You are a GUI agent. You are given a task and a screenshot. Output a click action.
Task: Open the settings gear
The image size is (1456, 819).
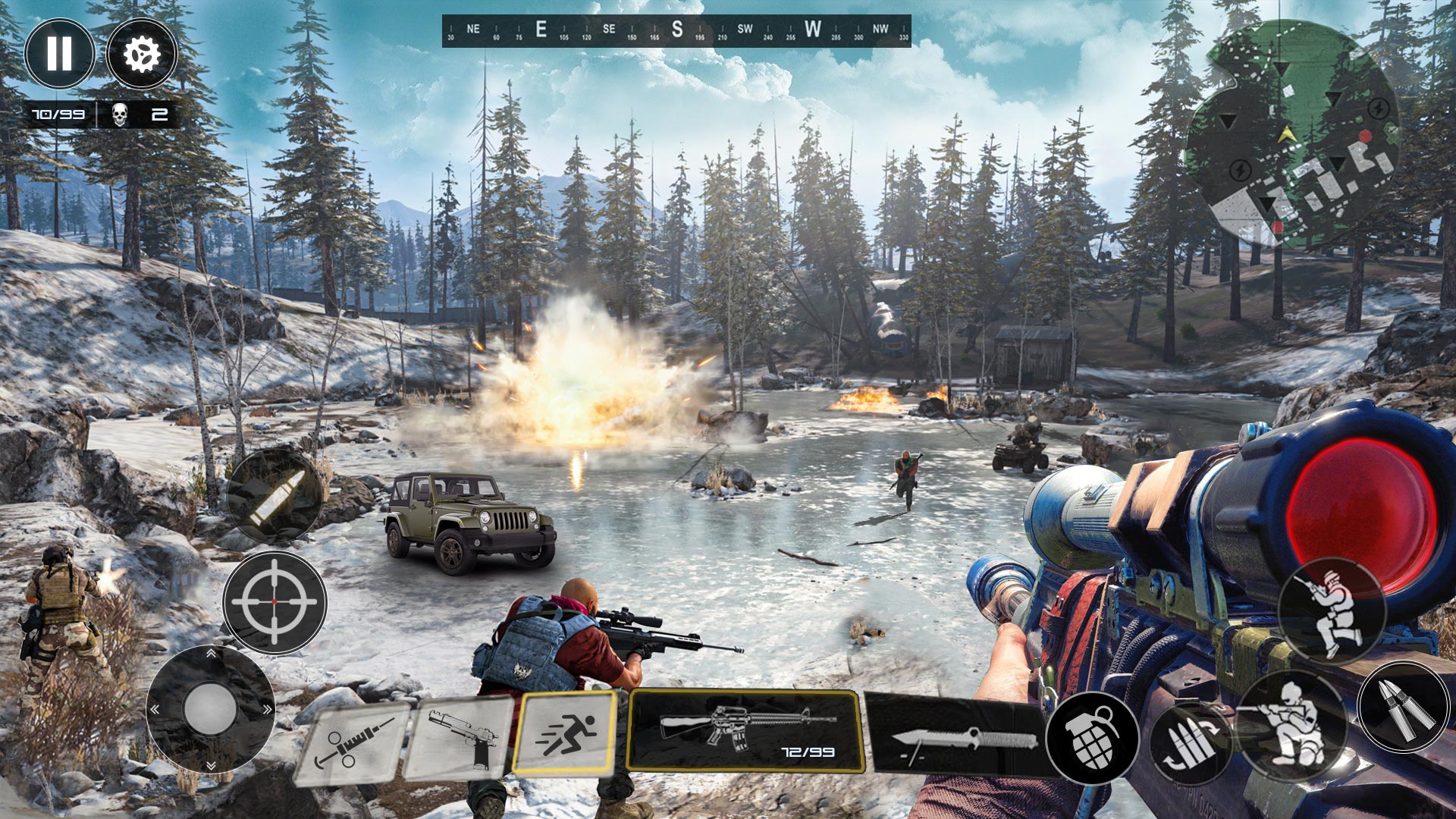pyautogui.click(x=140, y=53)
